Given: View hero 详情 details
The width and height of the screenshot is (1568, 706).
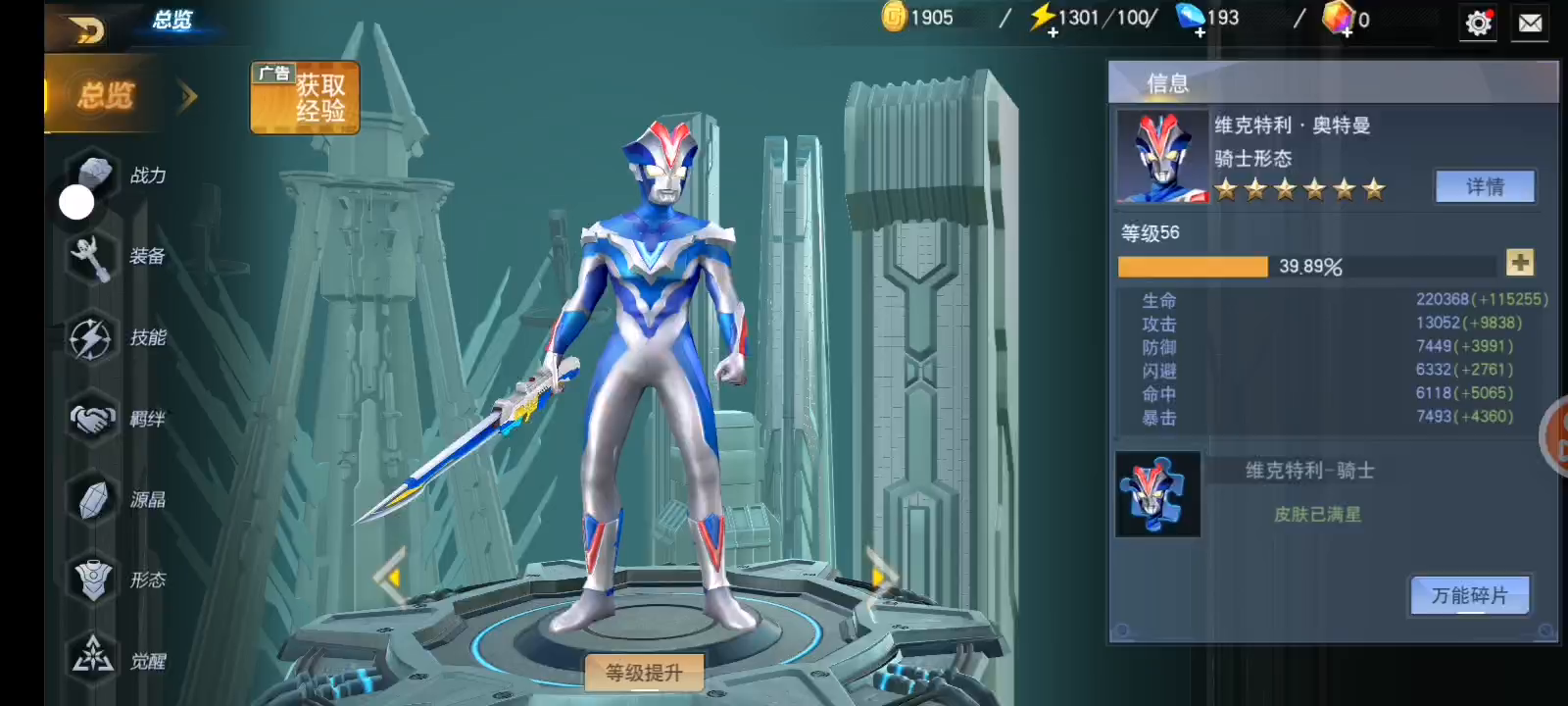Looking at the screenshot, I should 1485,186.
